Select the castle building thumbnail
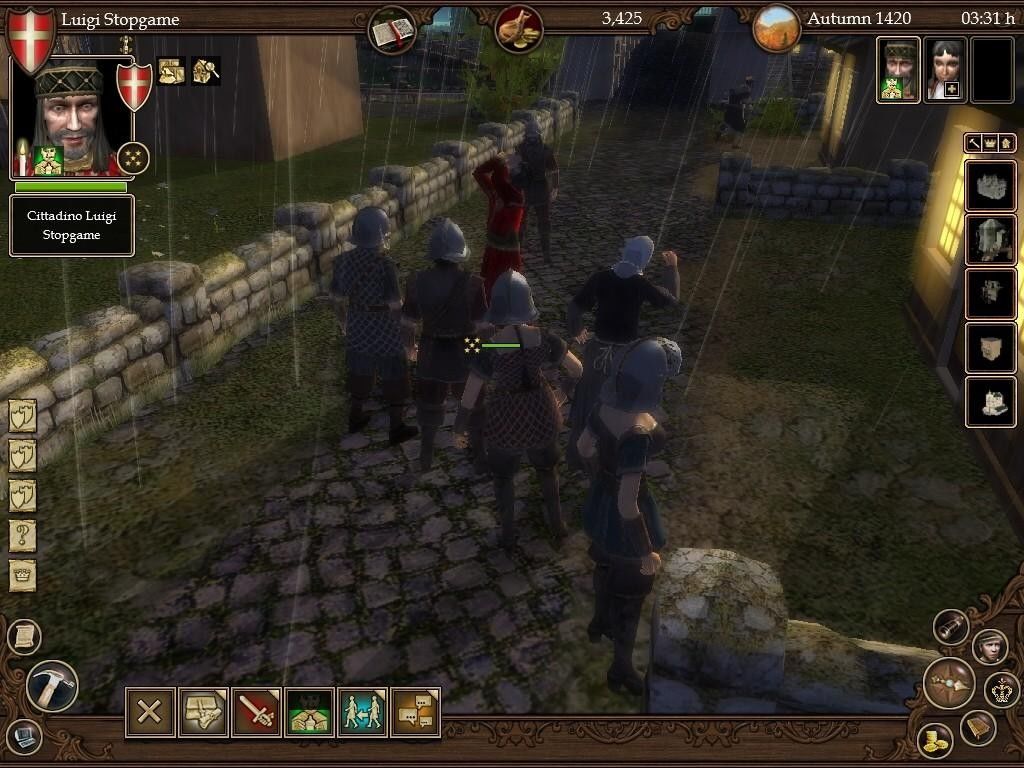Viewport: 1024px width, 768px height. pyautogui.click(x=990, y=186)
